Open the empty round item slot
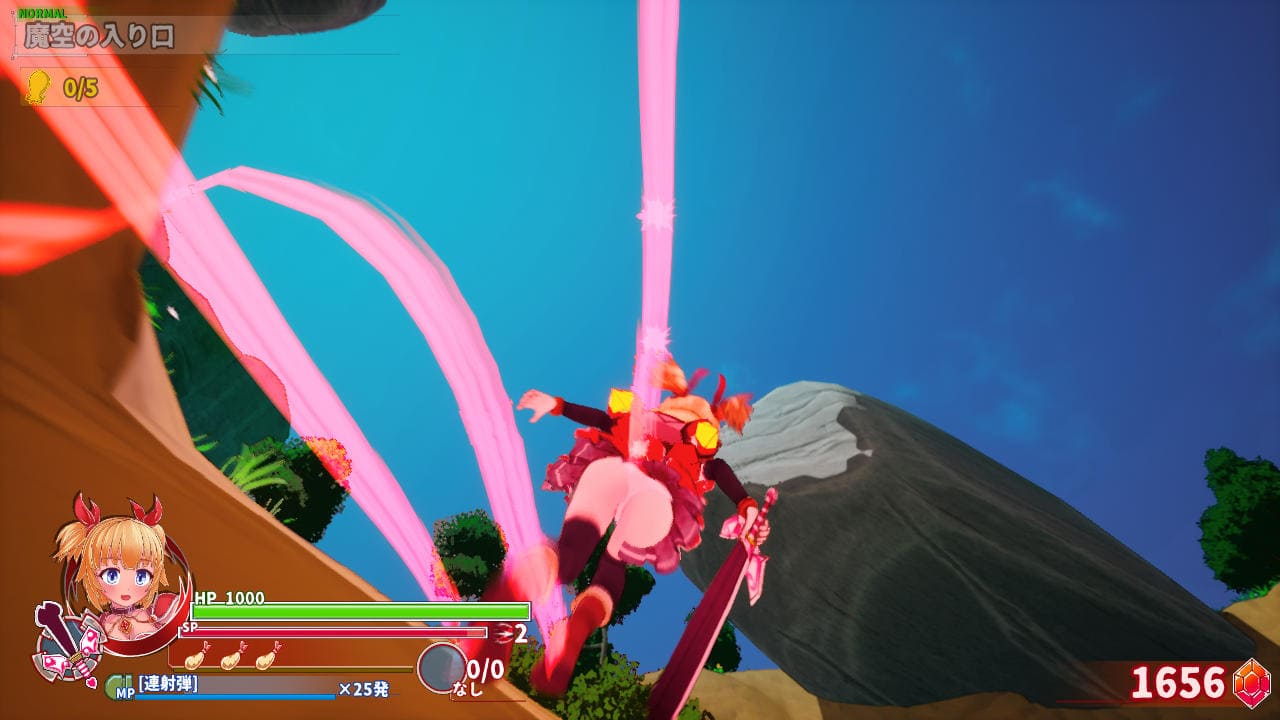This screenshot has width=1280, height=720. pos(441,667)
